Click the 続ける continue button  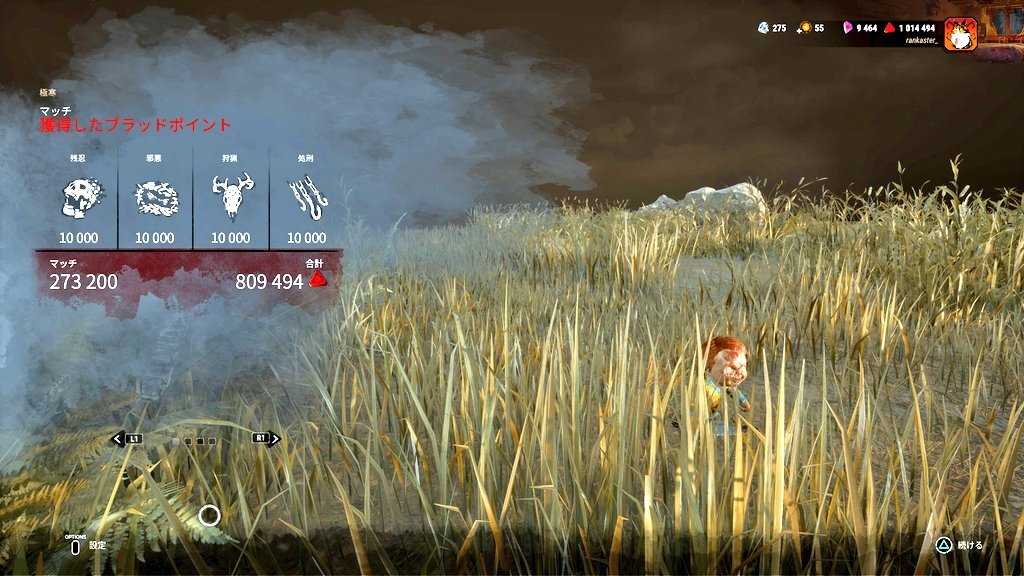[958, 545]
